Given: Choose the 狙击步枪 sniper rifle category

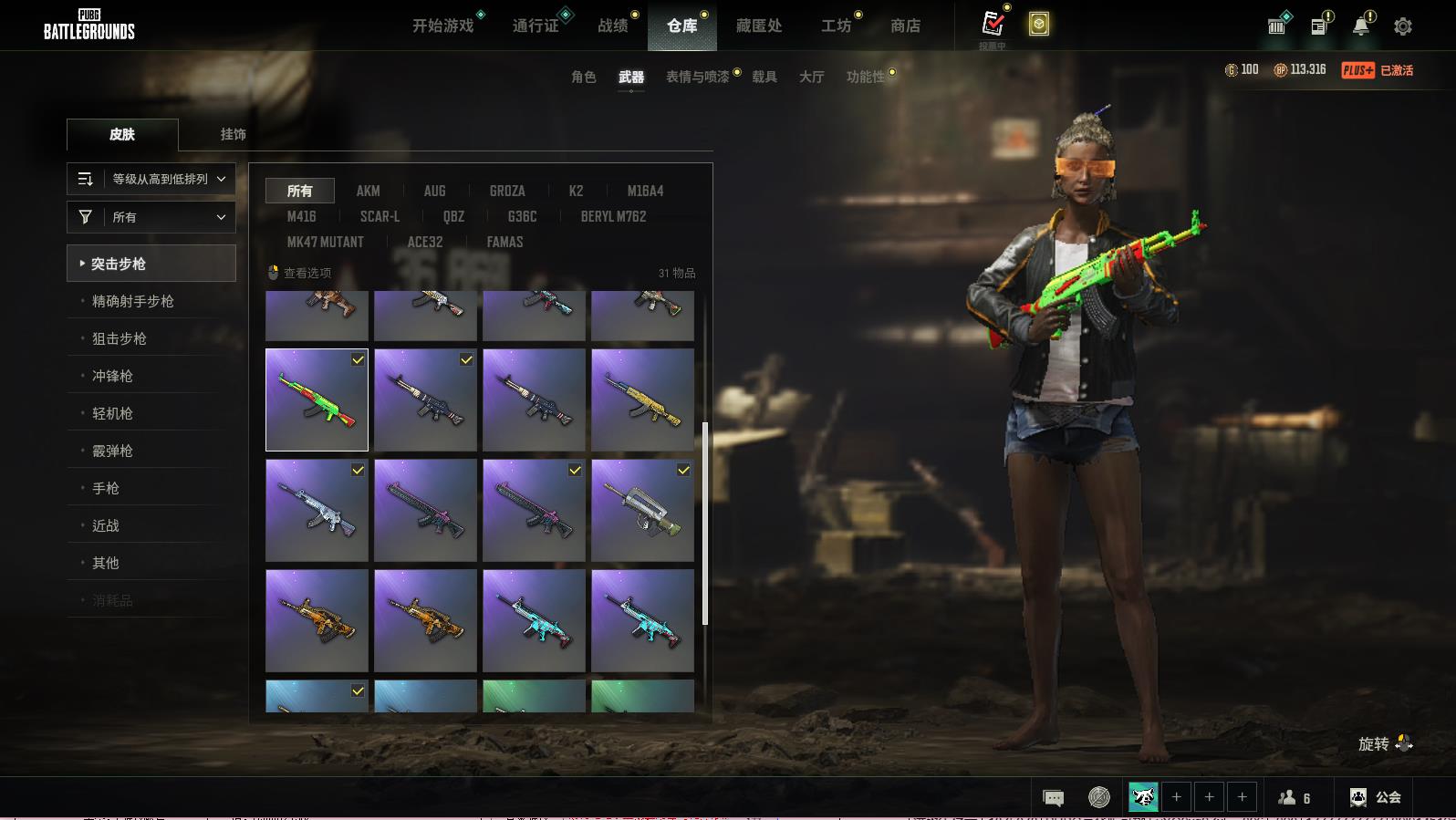Looking at the screenshot, I should (120, 338).
